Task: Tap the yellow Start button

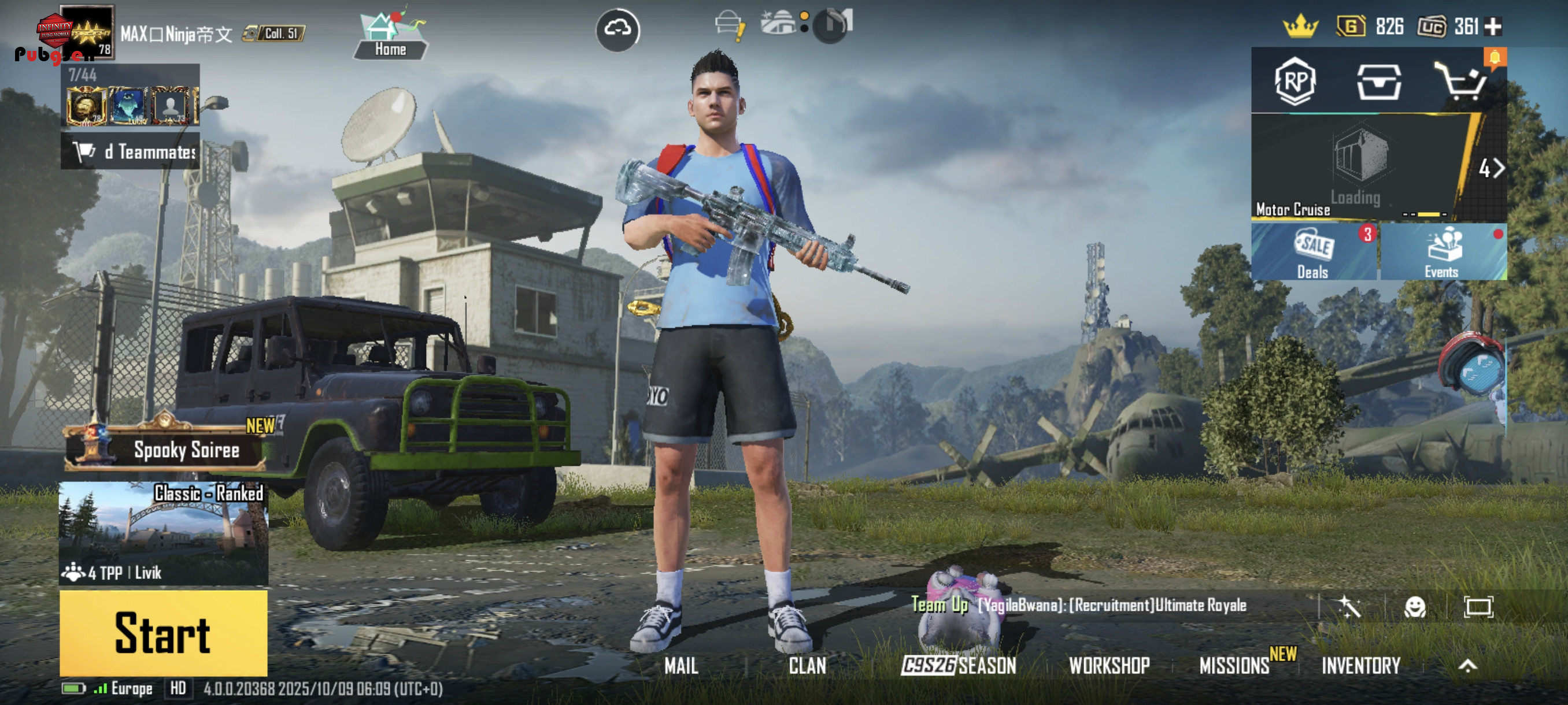Action: pyautogui.click(x=163, y=633)
